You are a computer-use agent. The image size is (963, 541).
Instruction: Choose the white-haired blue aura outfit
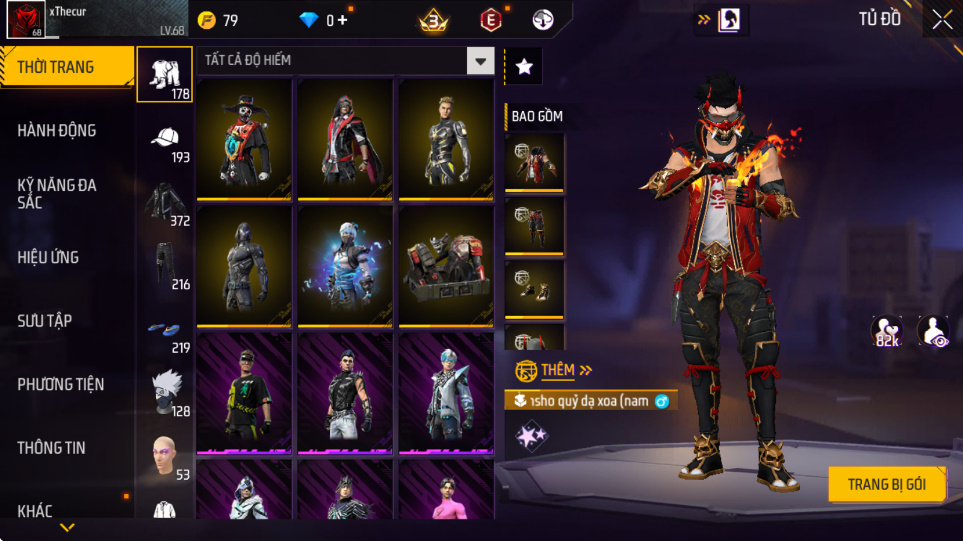(x=345, y=265)
